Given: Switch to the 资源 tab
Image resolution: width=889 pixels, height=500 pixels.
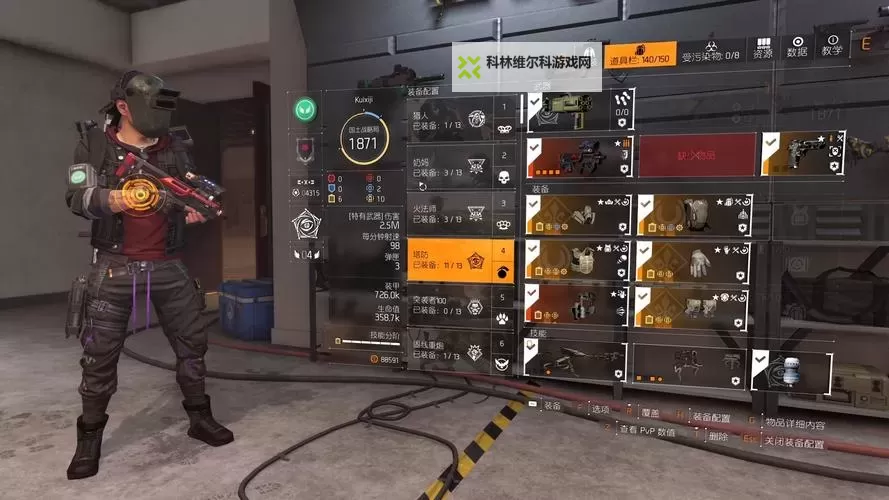Looking at the screenshot, I should click(763, 50).
